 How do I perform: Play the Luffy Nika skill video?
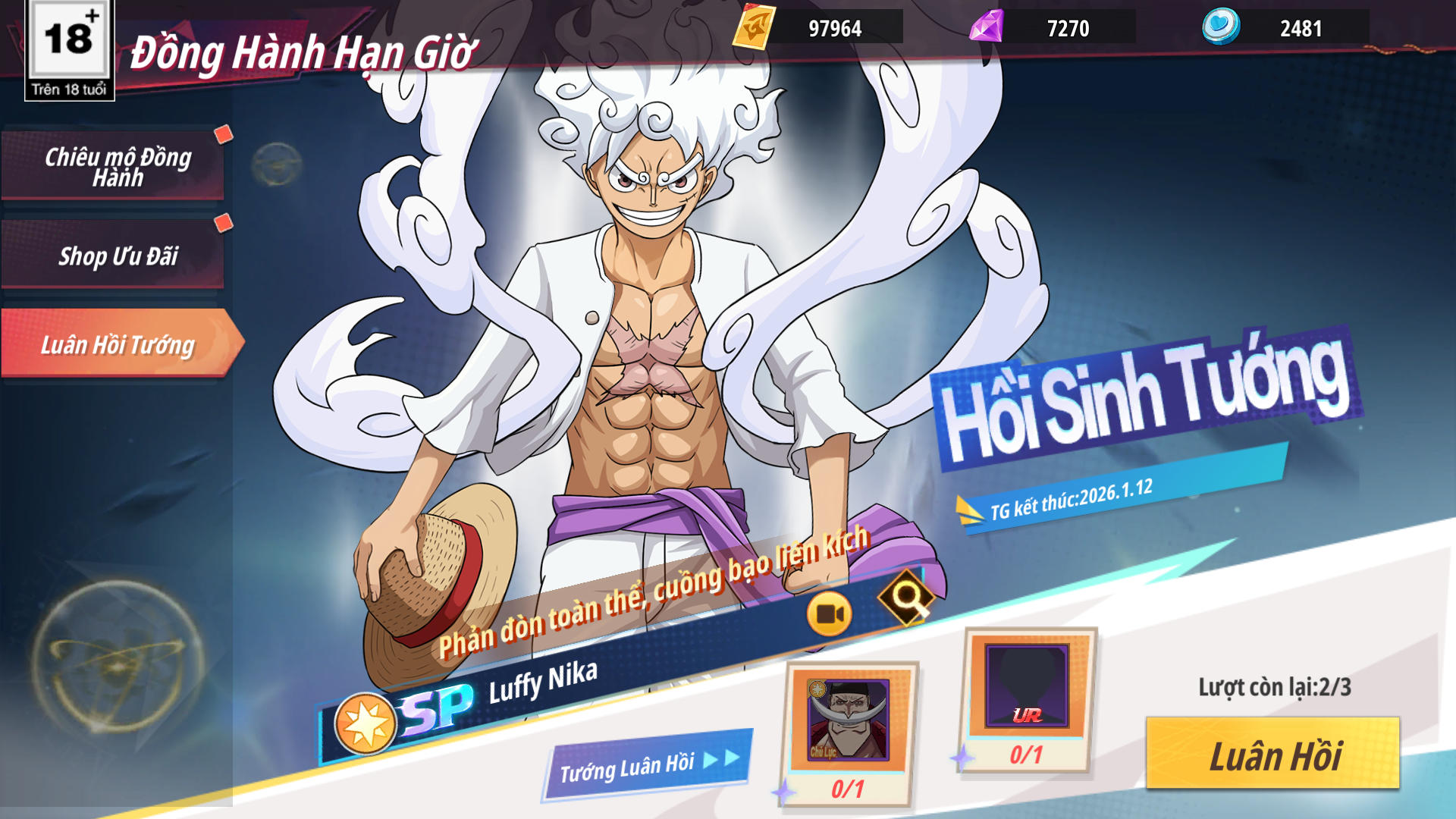[x=829, y=614]
